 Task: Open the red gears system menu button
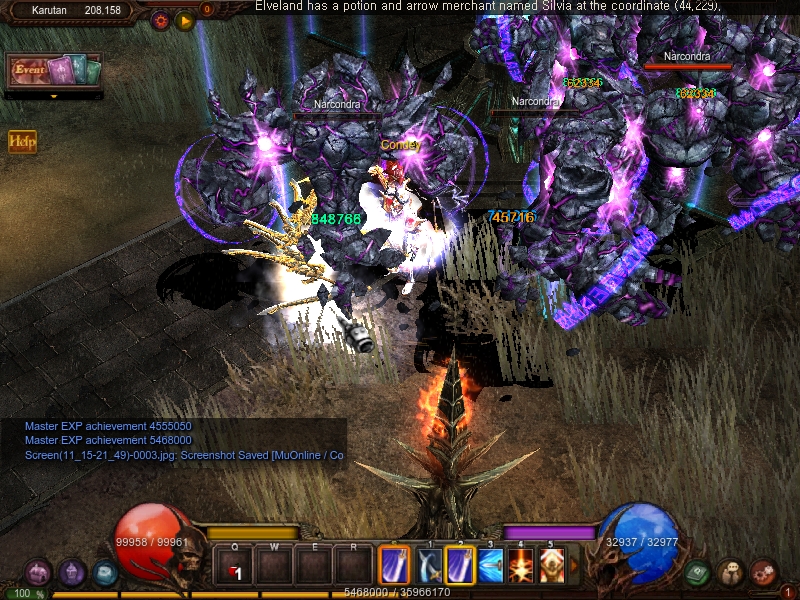tap(763, 573)
